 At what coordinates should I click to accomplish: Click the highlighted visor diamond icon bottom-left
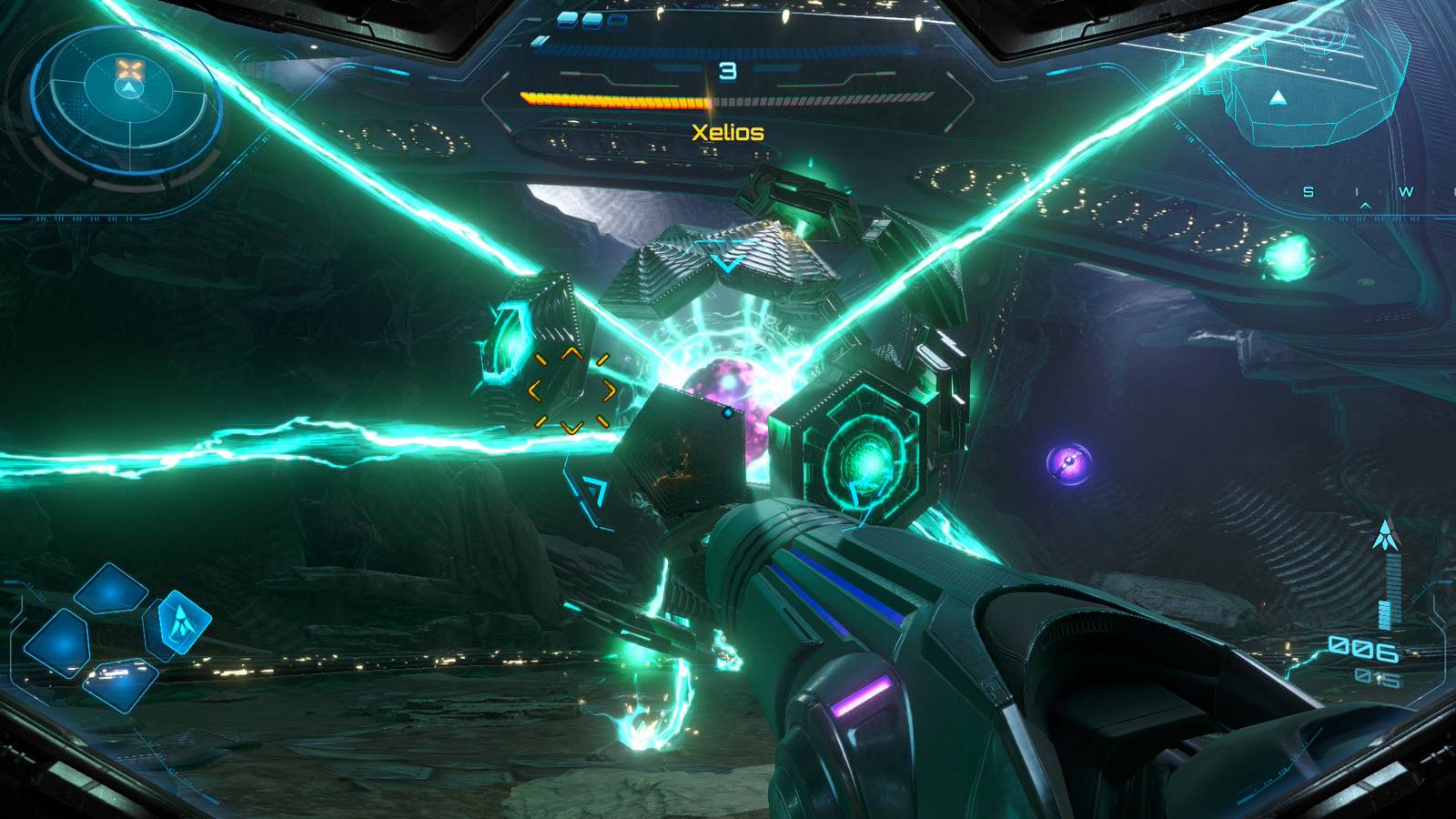[x=182, y=622]
